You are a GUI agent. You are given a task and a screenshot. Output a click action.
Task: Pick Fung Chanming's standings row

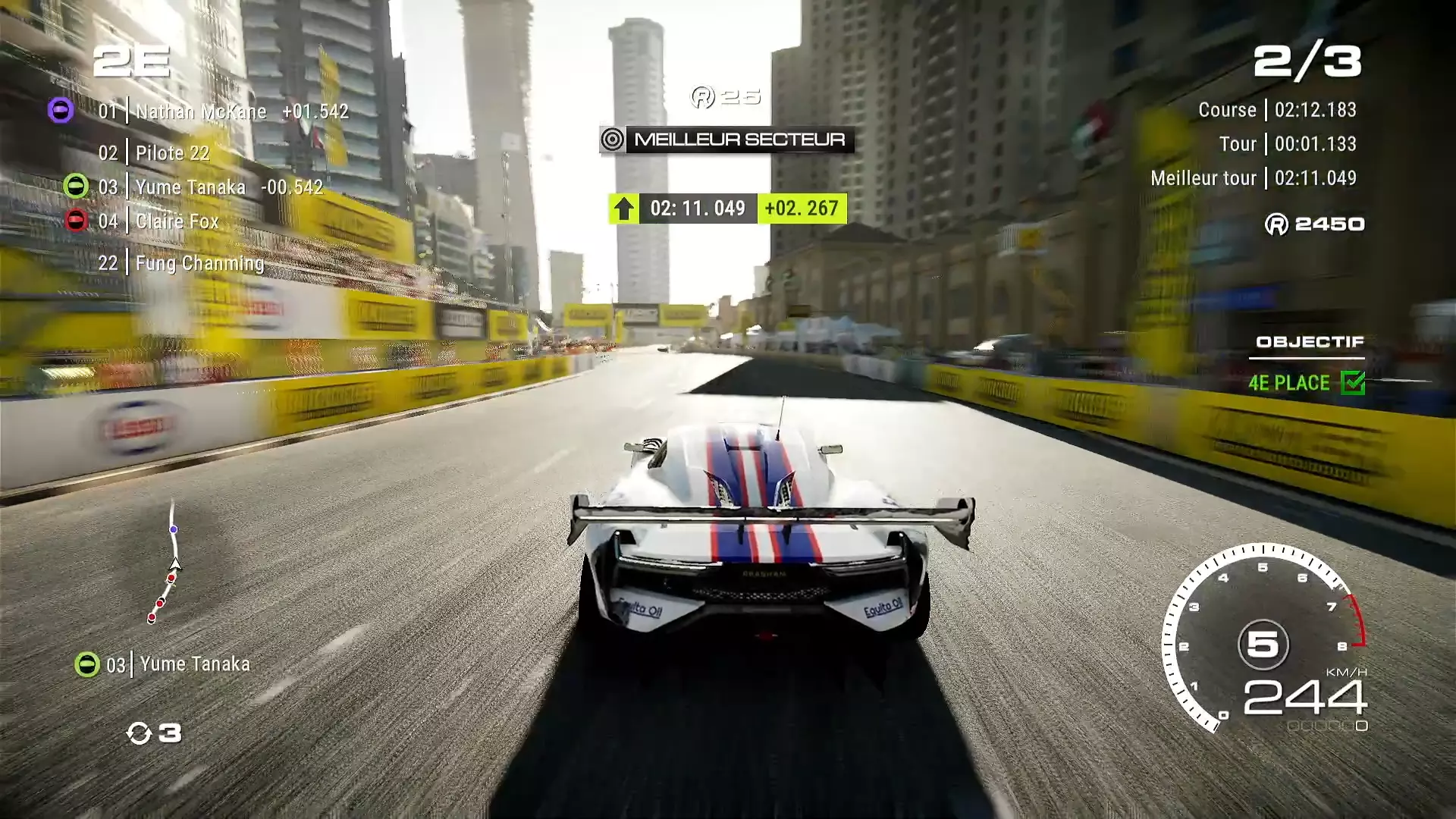(199, 263)
